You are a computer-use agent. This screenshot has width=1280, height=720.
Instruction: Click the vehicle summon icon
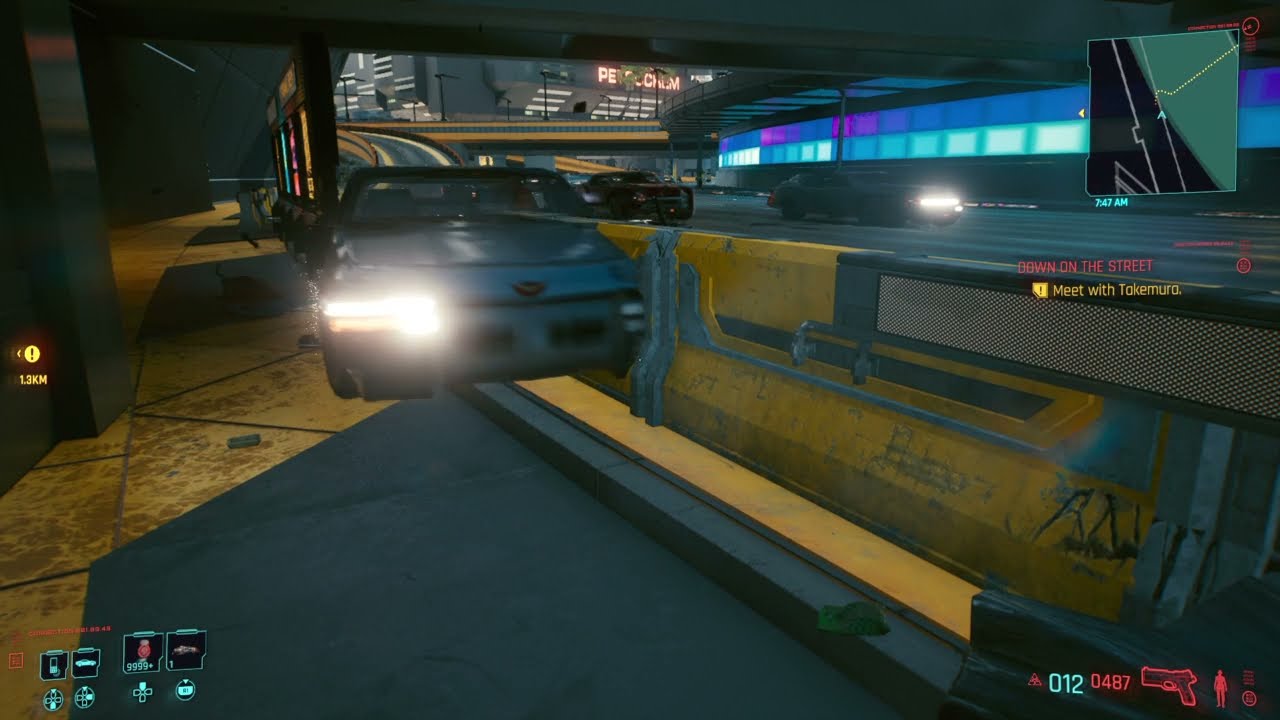click(x=86, y=663)
